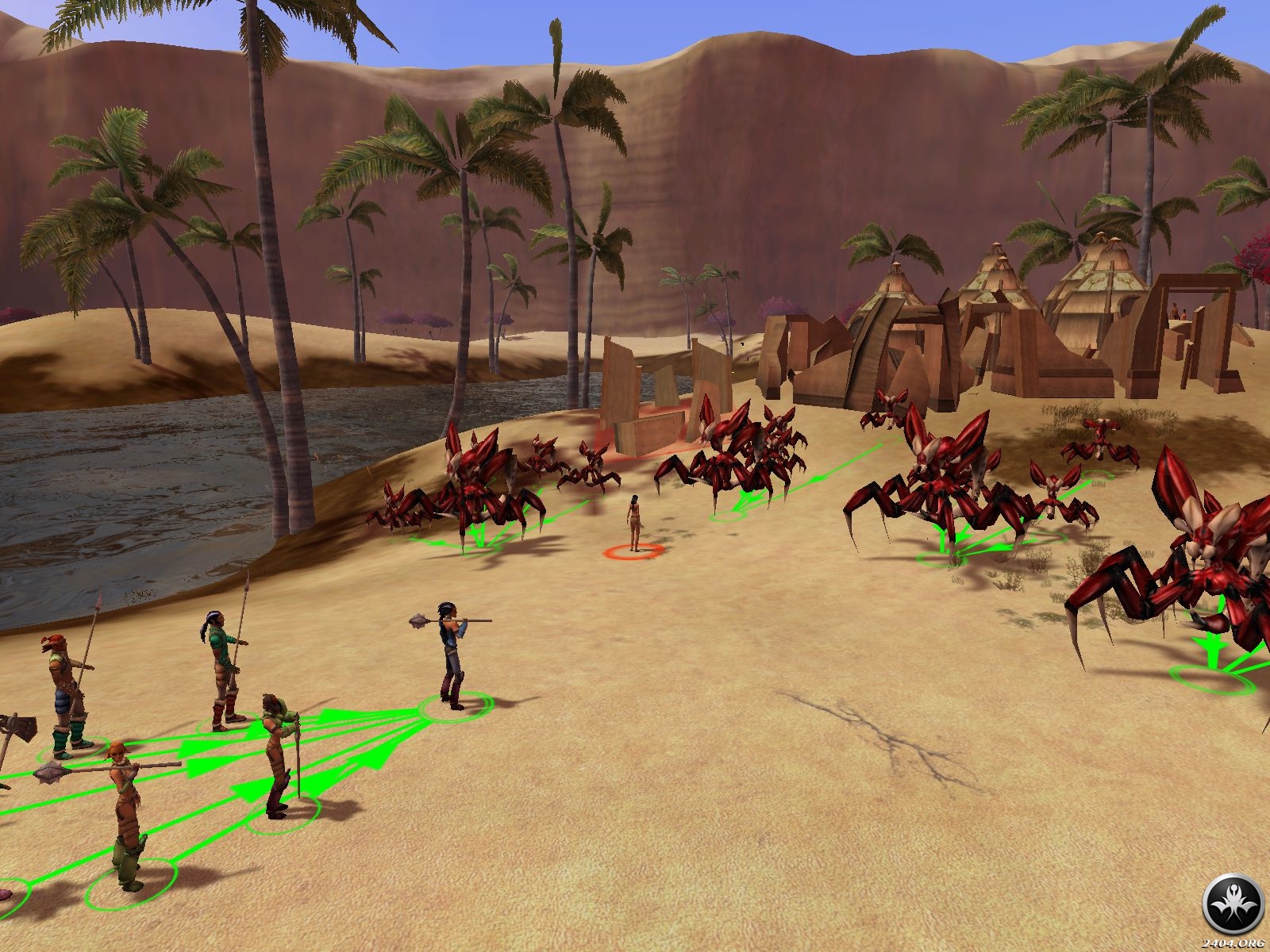Select the red-helmeted spearman near the water
The image size is (1270, 952).
[67, 689]
